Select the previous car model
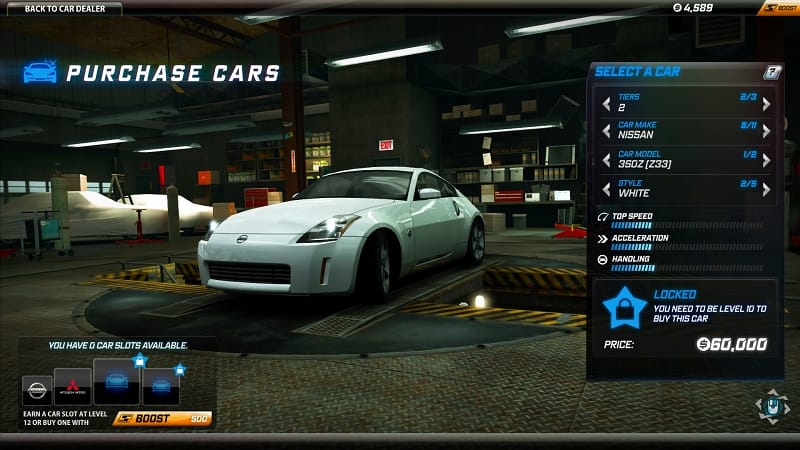Image resolution: width=800 pixels, height=450 pixels. [x=605, y=160]
